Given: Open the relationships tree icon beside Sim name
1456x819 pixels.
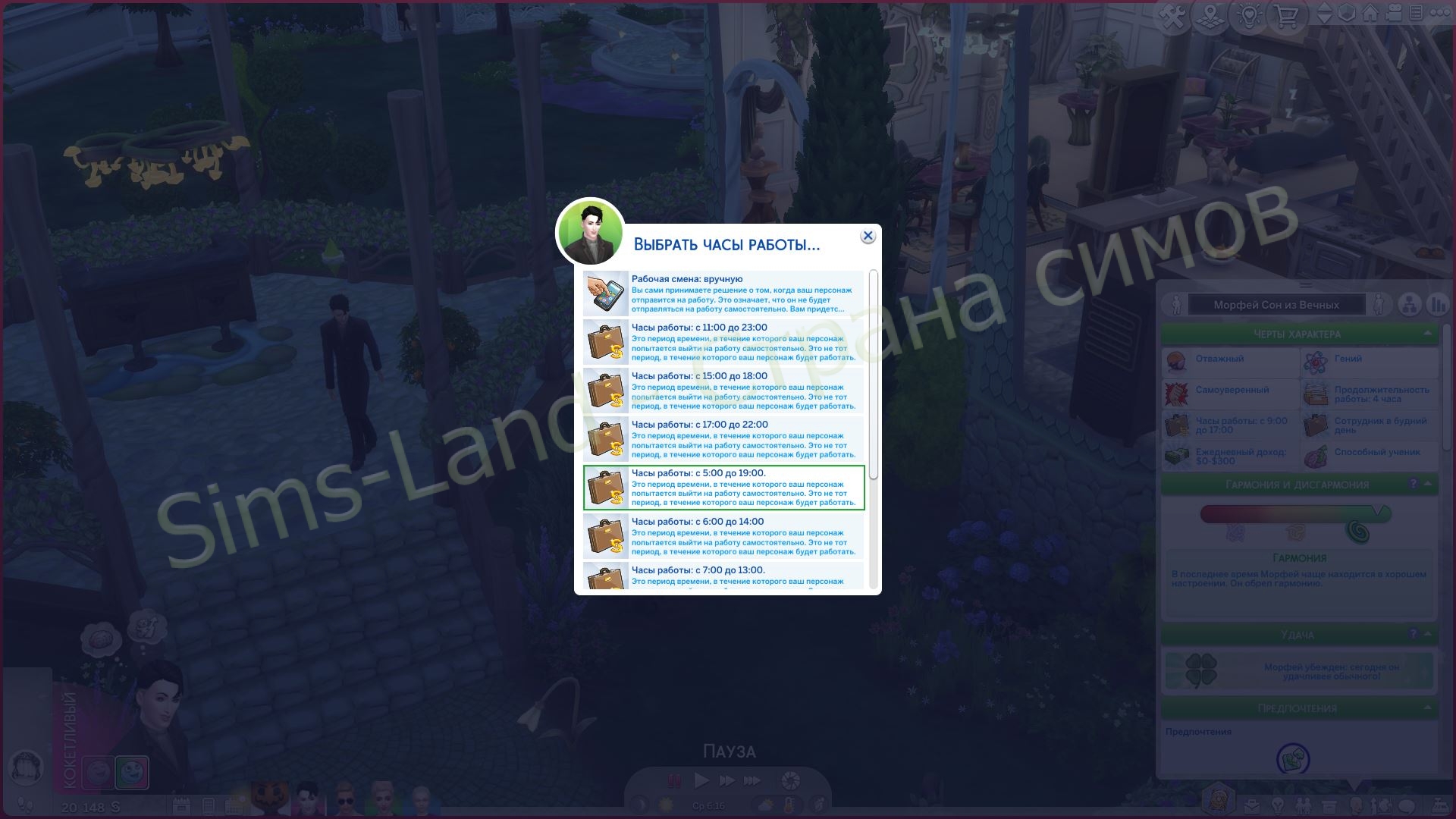Looking at the screenshot, I should pyautogui.click(x=1411, y=306).
